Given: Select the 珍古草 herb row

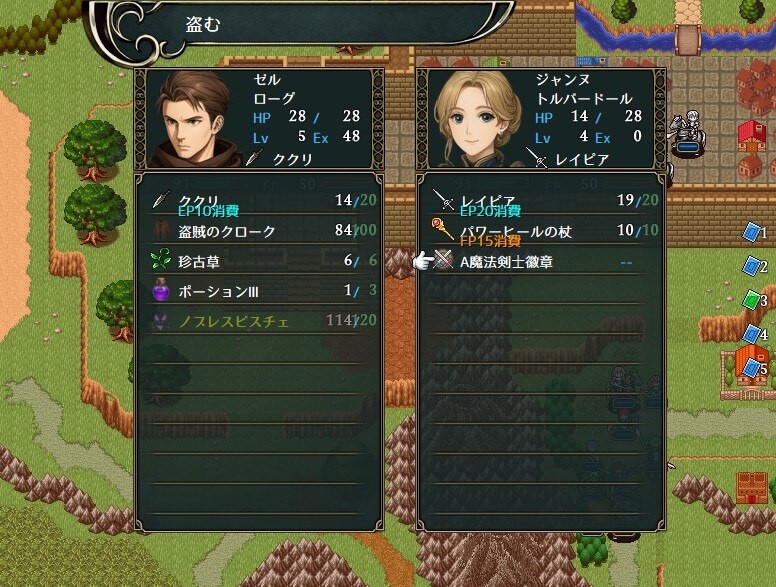Looking at the screenshot, I should [258, 262].
